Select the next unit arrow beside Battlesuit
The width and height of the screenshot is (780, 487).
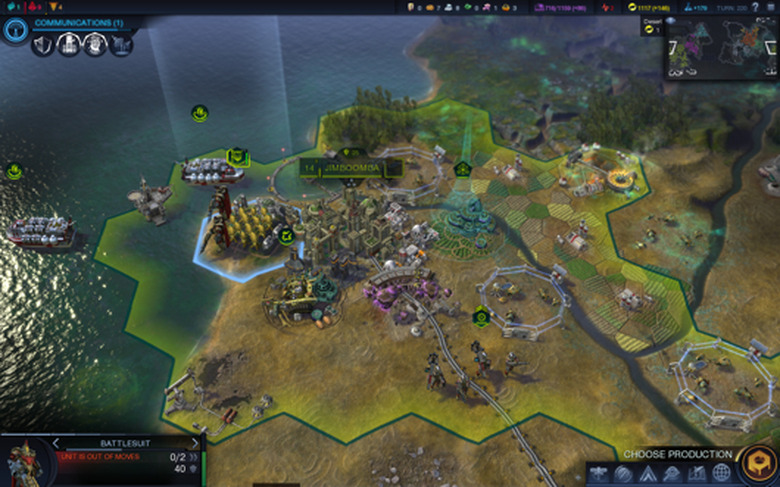(x=195, y=442)
